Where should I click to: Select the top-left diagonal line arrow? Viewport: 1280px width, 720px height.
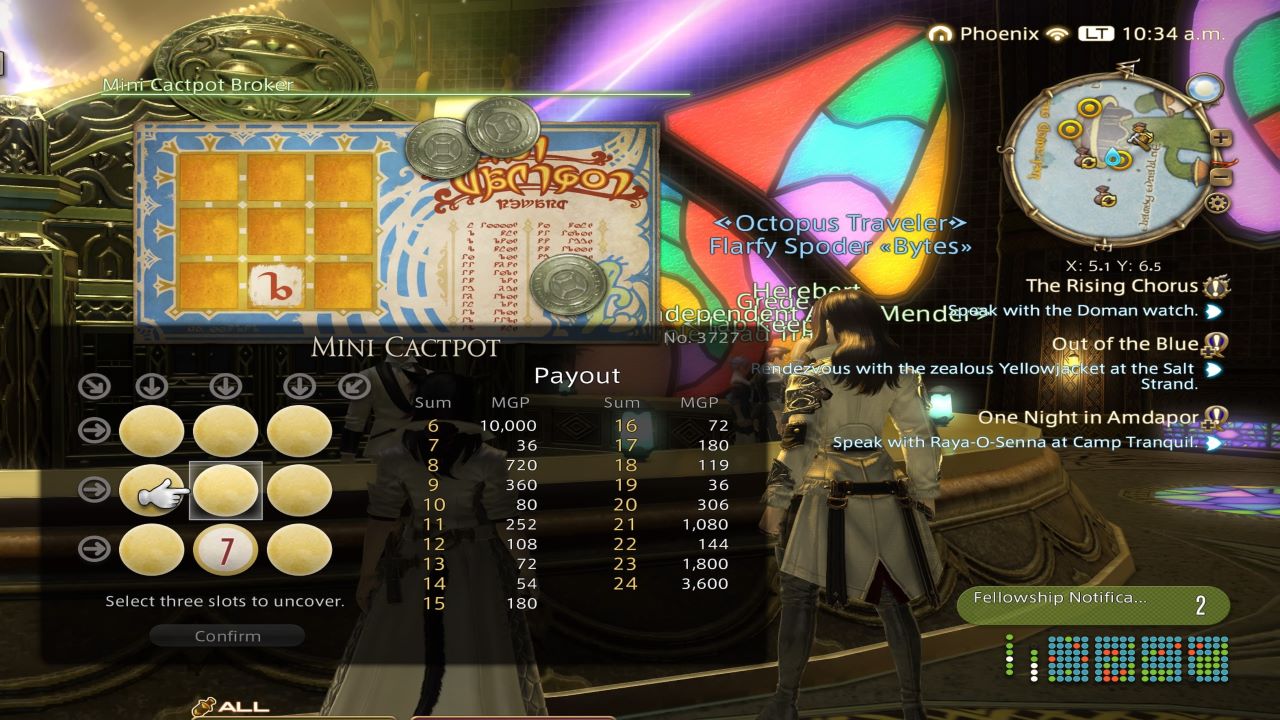pyautogui.click(x=93, y=385)
